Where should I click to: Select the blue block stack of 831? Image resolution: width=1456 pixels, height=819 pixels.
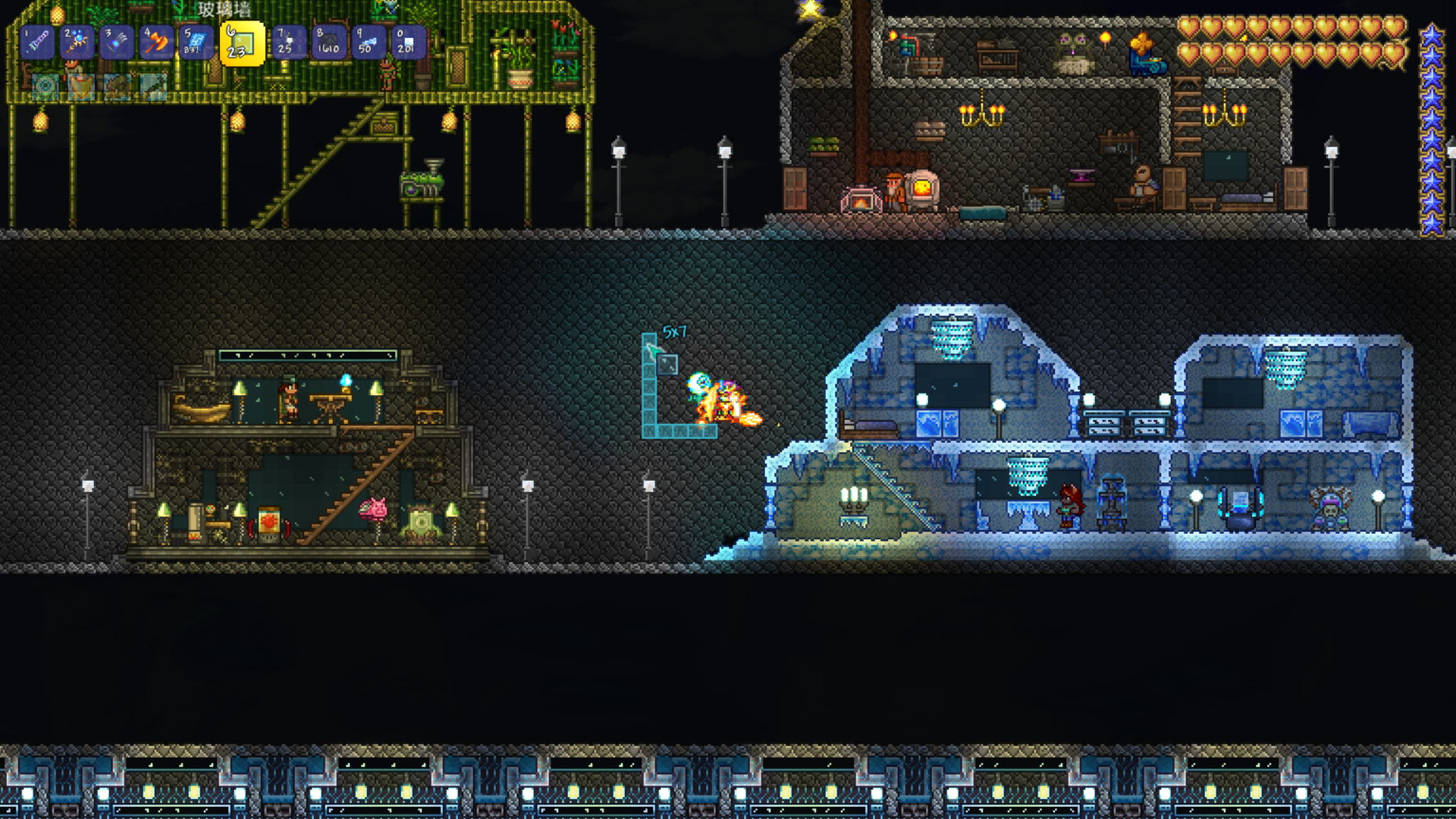pyautogui.click(x=197, y=42)
